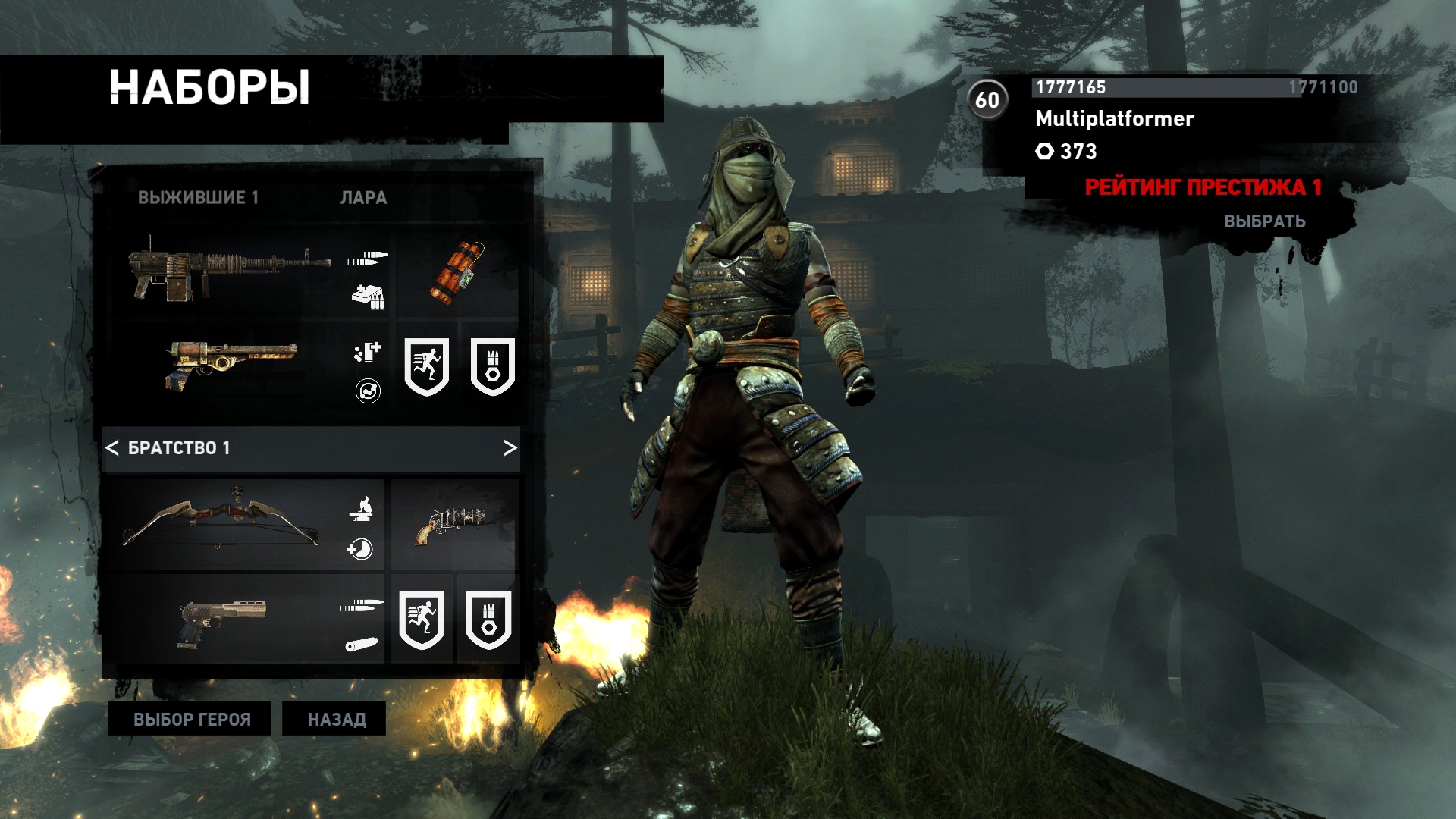Click the machine gun ammo box upgrade

point(368,297)
